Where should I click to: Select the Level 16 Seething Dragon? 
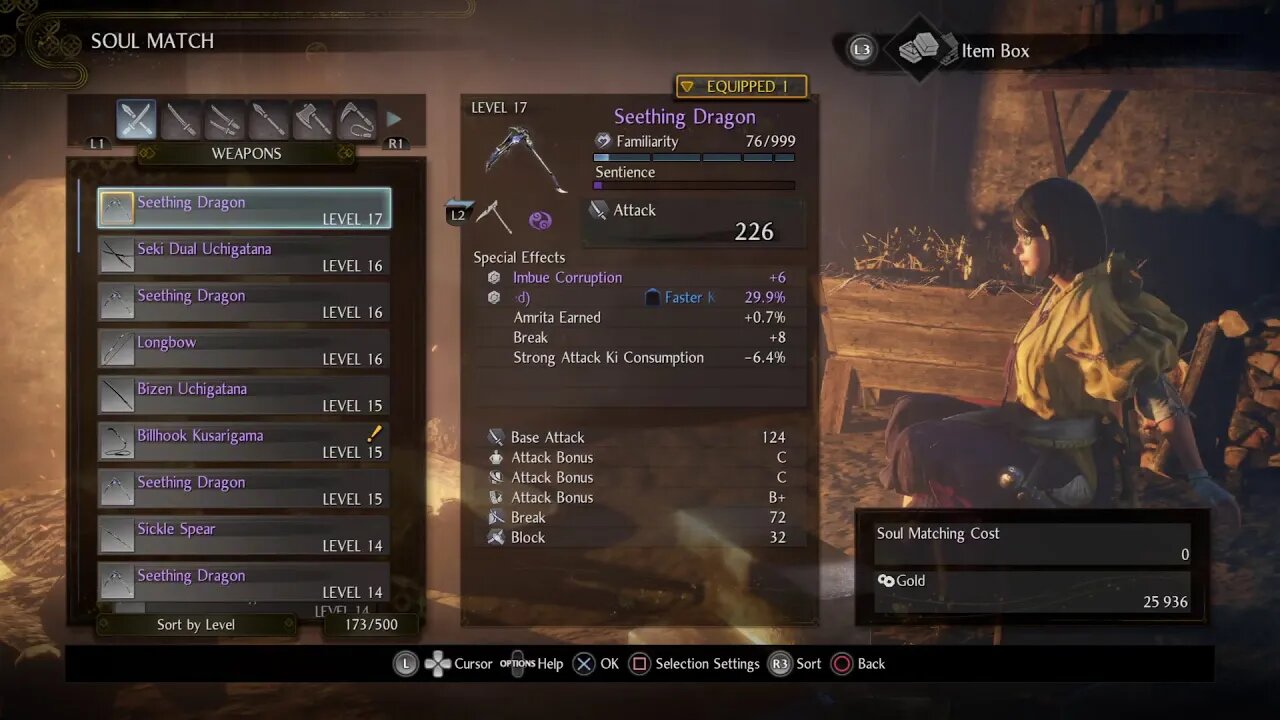(244, 302)
